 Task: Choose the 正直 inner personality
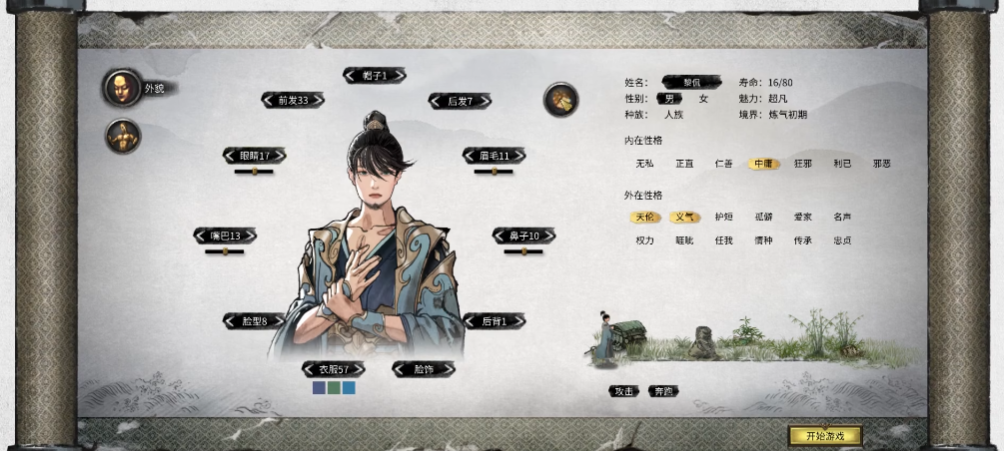click(x=684, y=163)
